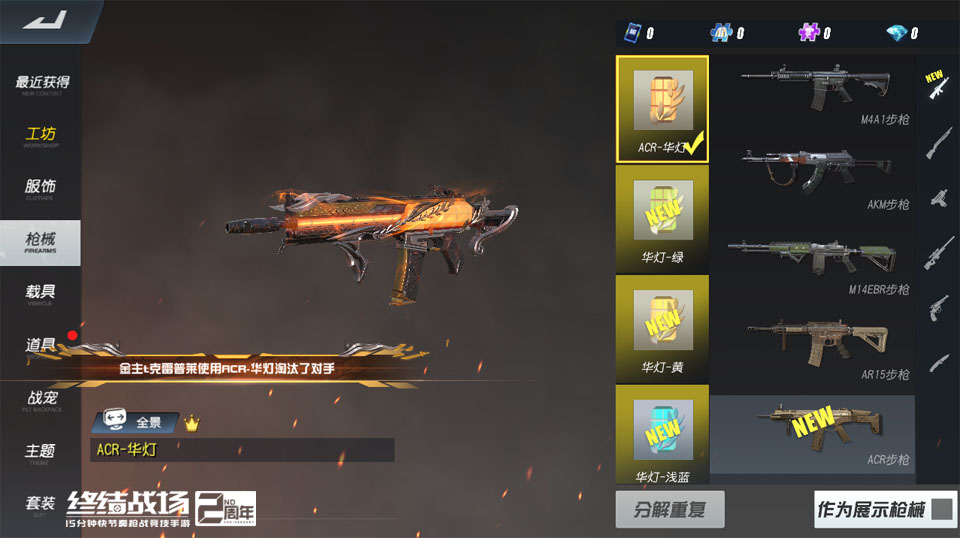Image resolution: width=960 pixels, height=538 pixels.
Task: Click the 分解重复 dismantle duplicates button
Action: pos(669,509)
